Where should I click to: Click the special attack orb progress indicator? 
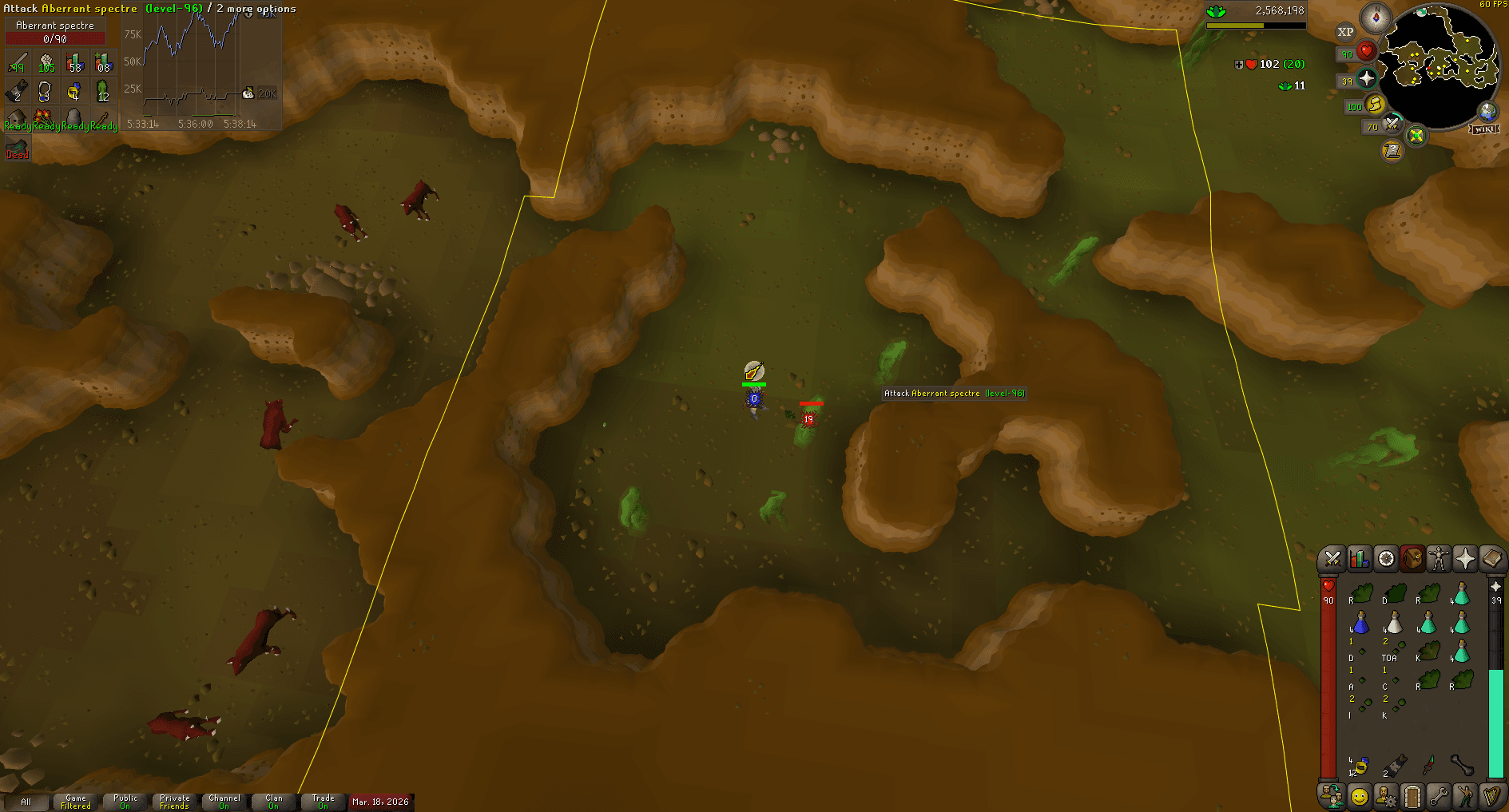coord(1392,124)
